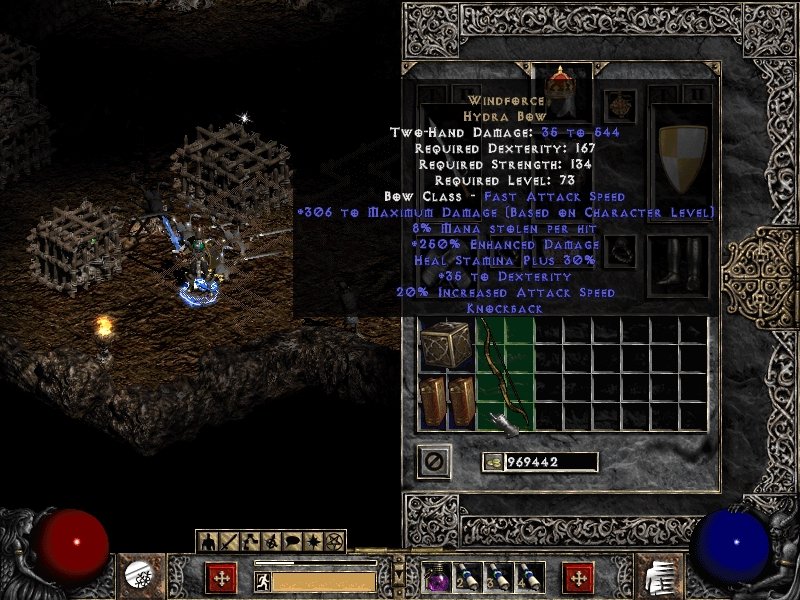
Task: Select the equipped amulet slot
Action: (x=620, y=107)
